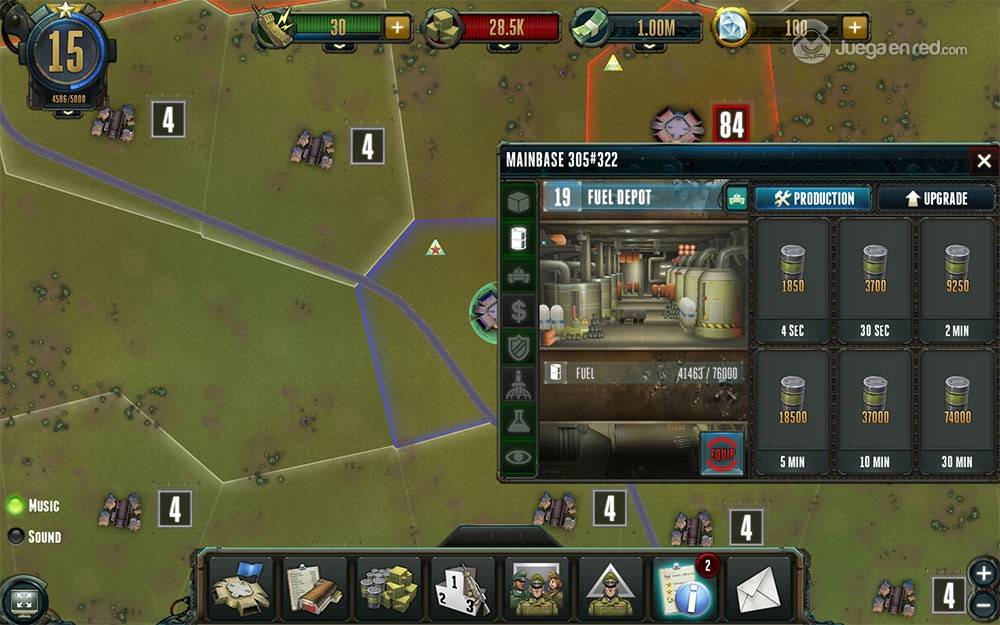Select the 18500 fuel 5 min production

pyautogui.click(x=792, y=410)
